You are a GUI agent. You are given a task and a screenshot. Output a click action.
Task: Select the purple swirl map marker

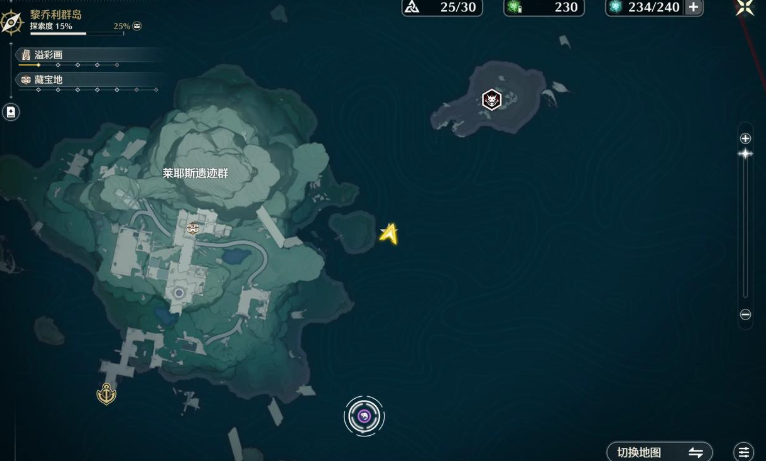pyautogui.click(x=365, y=415)
